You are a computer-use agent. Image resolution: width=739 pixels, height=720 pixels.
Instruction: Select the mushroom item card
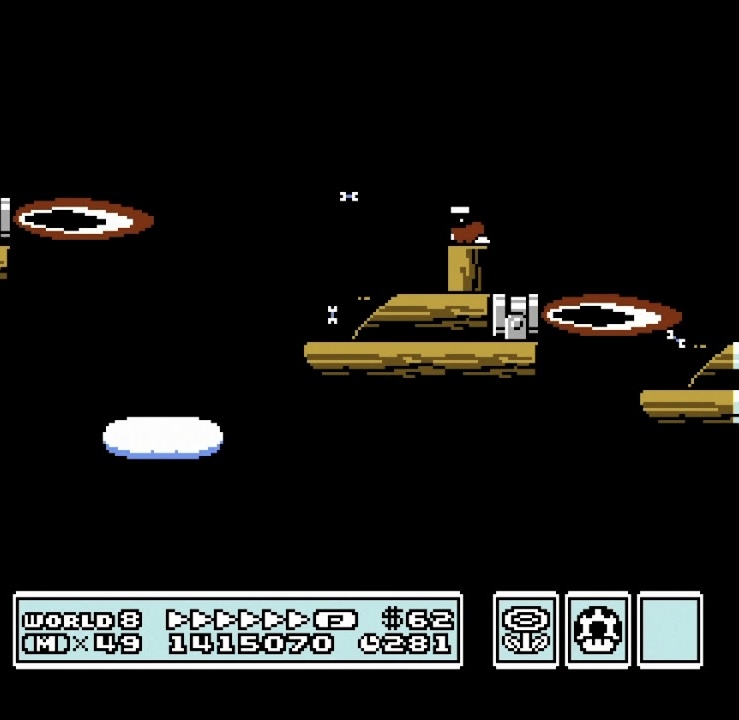tap(598, 630)
